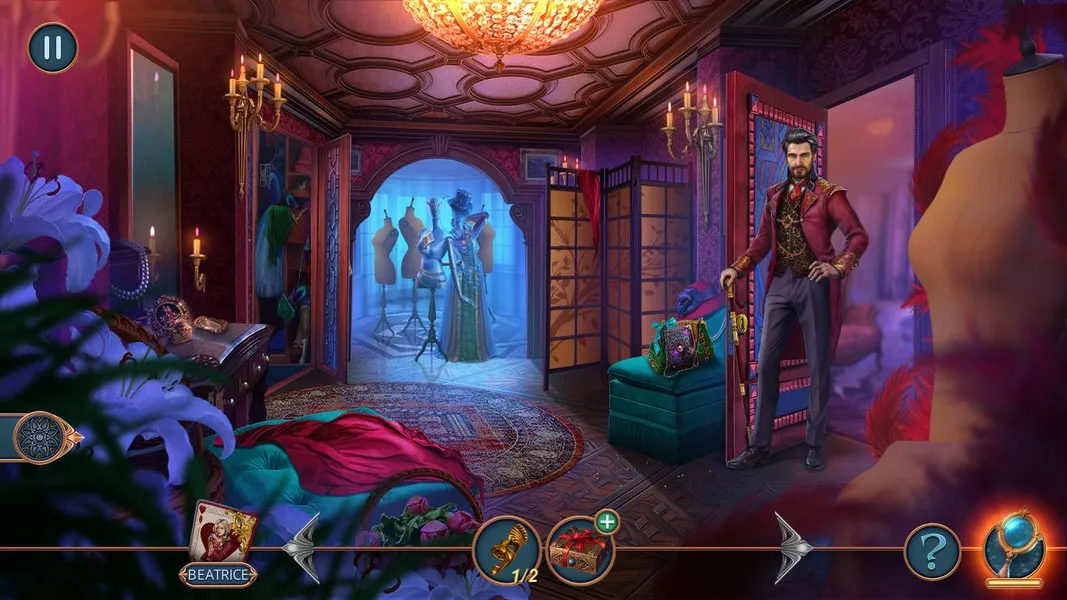The image size is (1067, 600).
Task: Pause the game with the round button
Action: tap(52, 48)
